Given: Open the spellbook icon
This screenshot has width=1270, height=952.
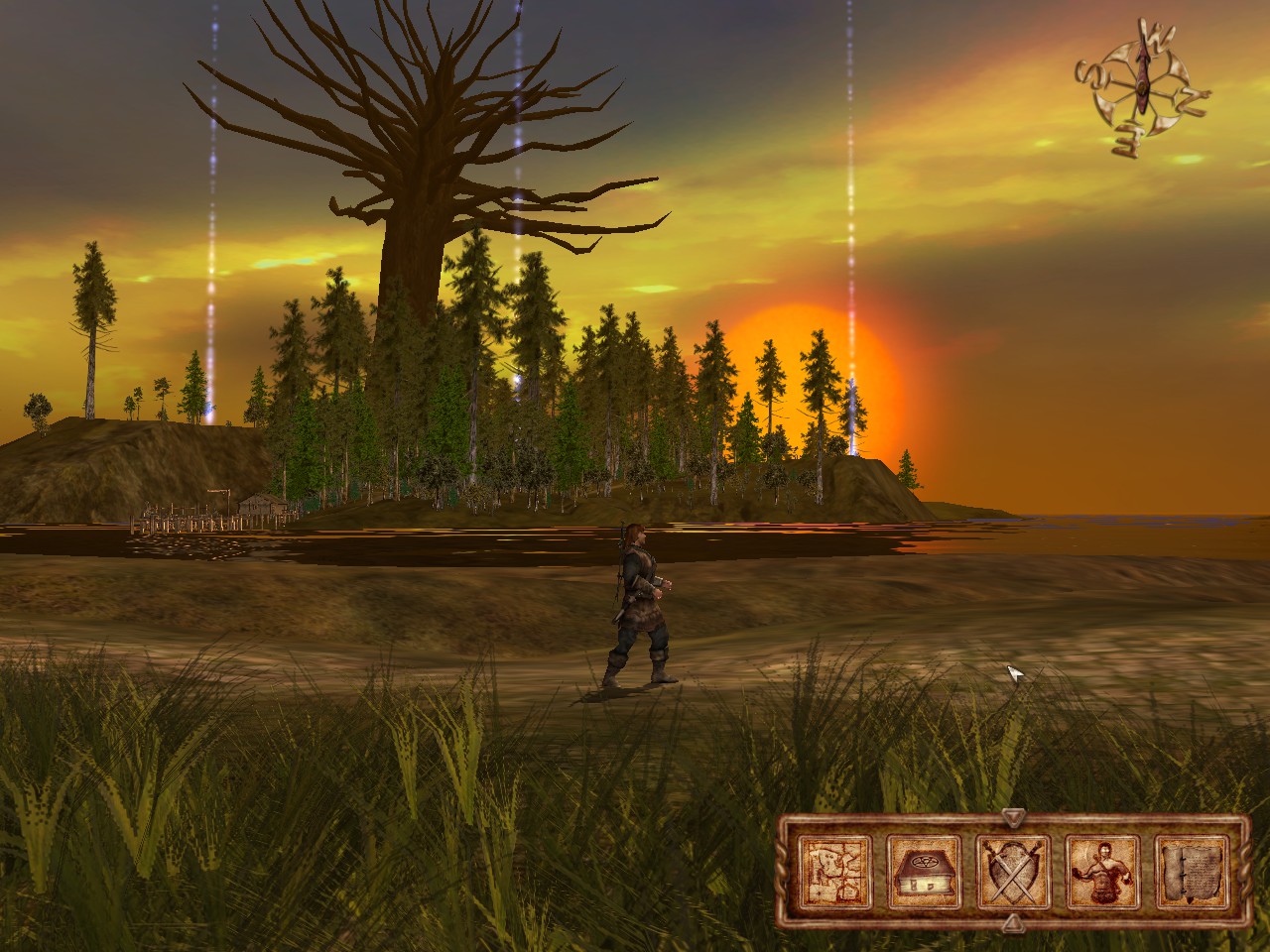Looking at the screenshot, I should point(923,869).
